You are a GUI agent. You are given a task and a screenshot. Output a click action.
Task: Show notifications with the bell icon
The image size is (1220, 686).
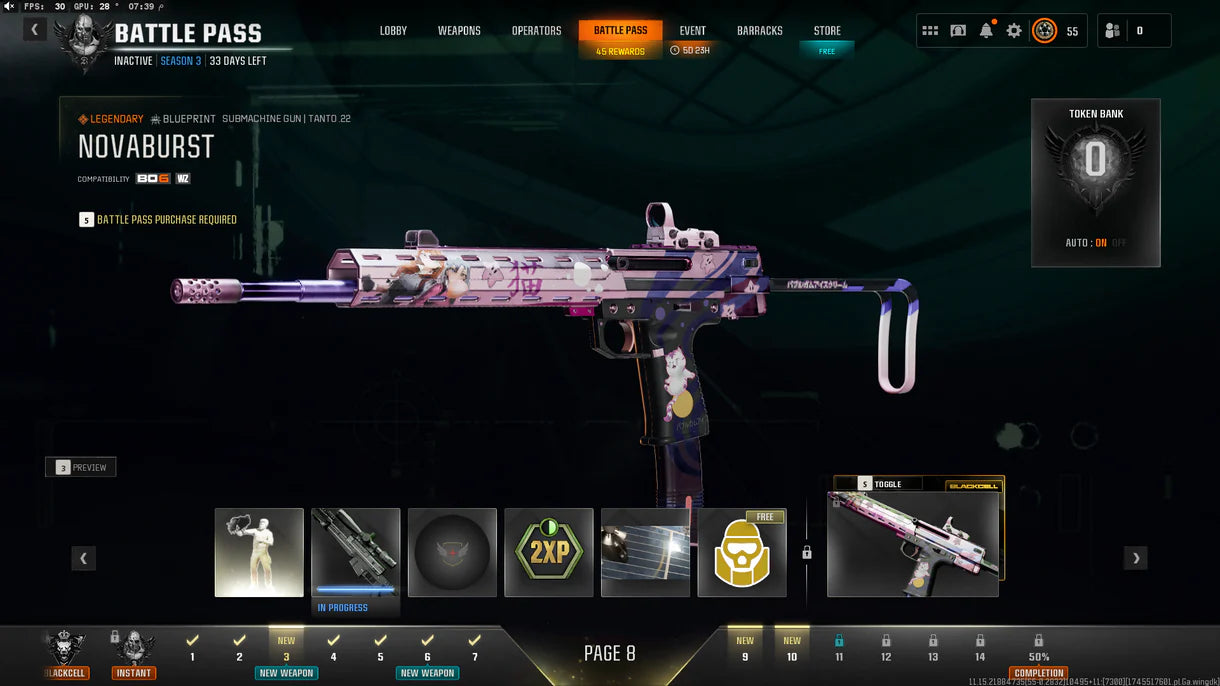pos(986,31)
